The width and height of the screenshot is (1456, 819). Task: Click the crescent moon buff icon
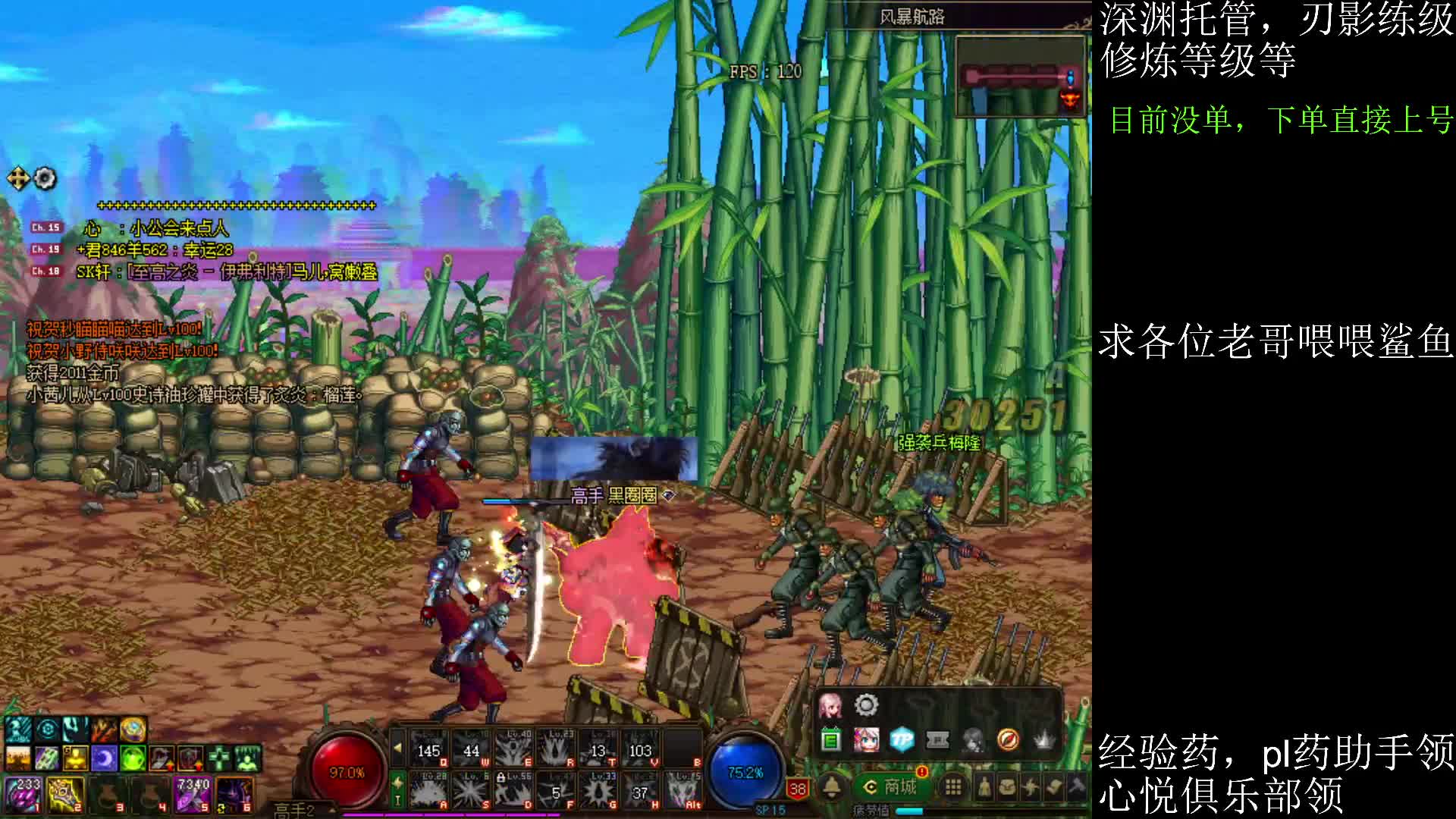[x=104, y=757]
